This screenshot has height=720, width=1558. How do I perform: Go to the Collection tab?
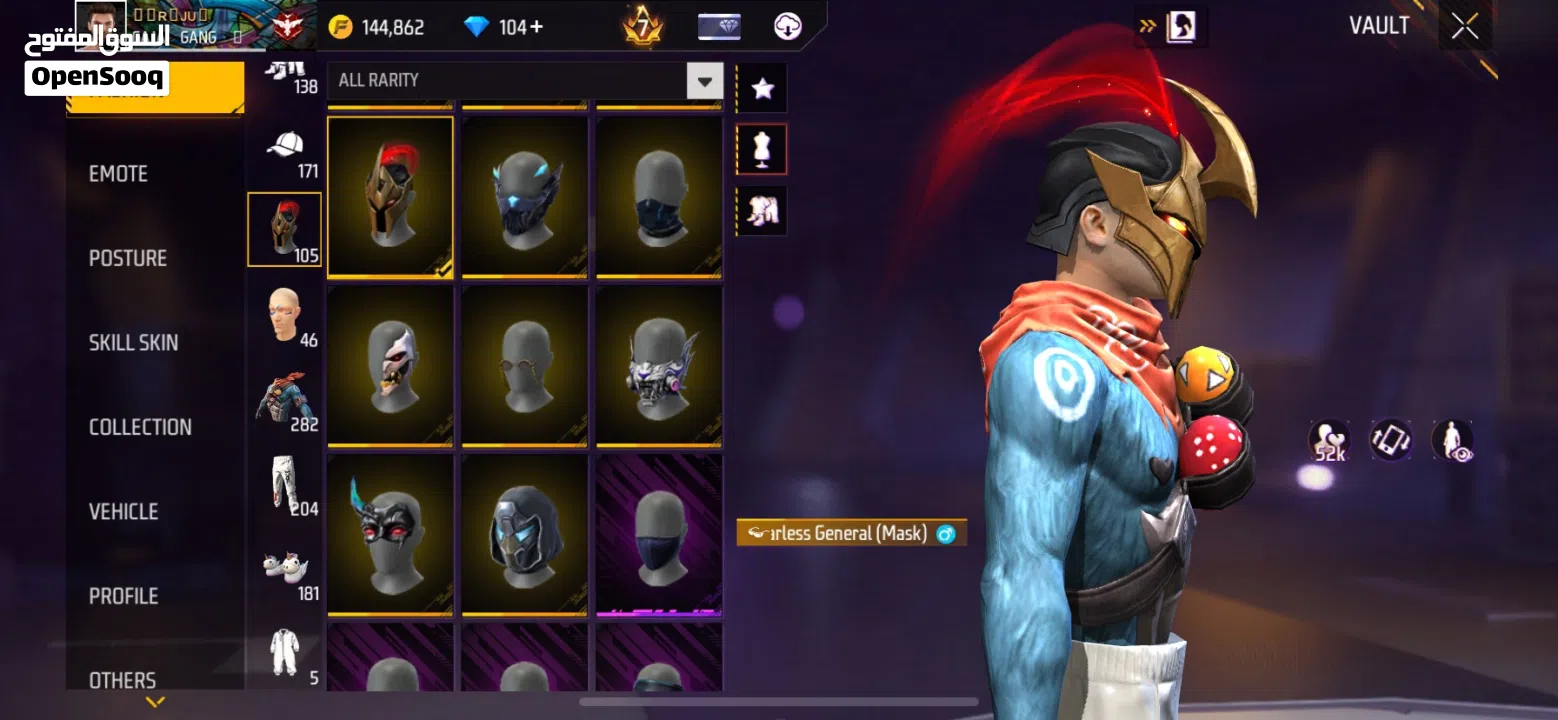[140, 427]
